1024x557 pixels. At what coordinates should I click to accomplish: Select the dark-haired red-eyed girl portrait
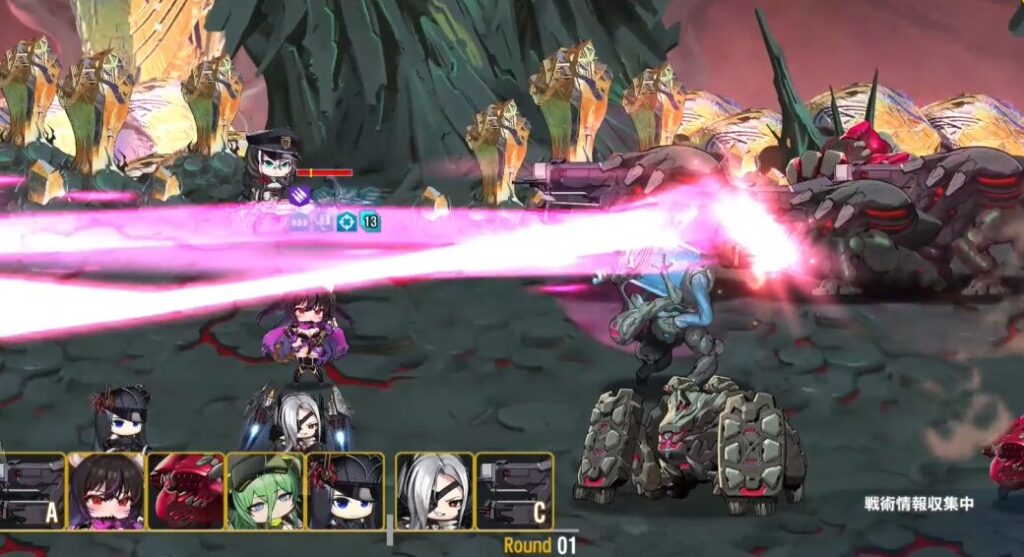point(105,491)
